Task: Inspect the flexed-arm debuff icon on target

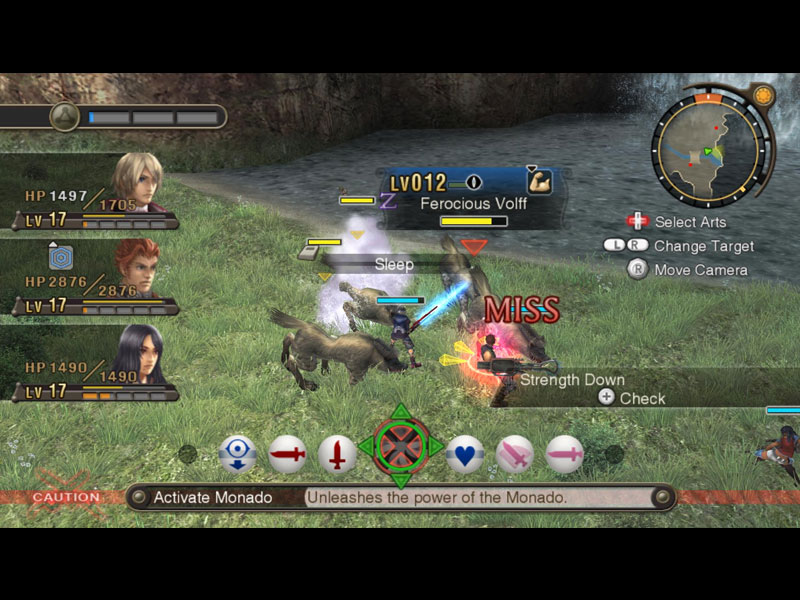Action: pyautogui.click(x=540, y=183)
